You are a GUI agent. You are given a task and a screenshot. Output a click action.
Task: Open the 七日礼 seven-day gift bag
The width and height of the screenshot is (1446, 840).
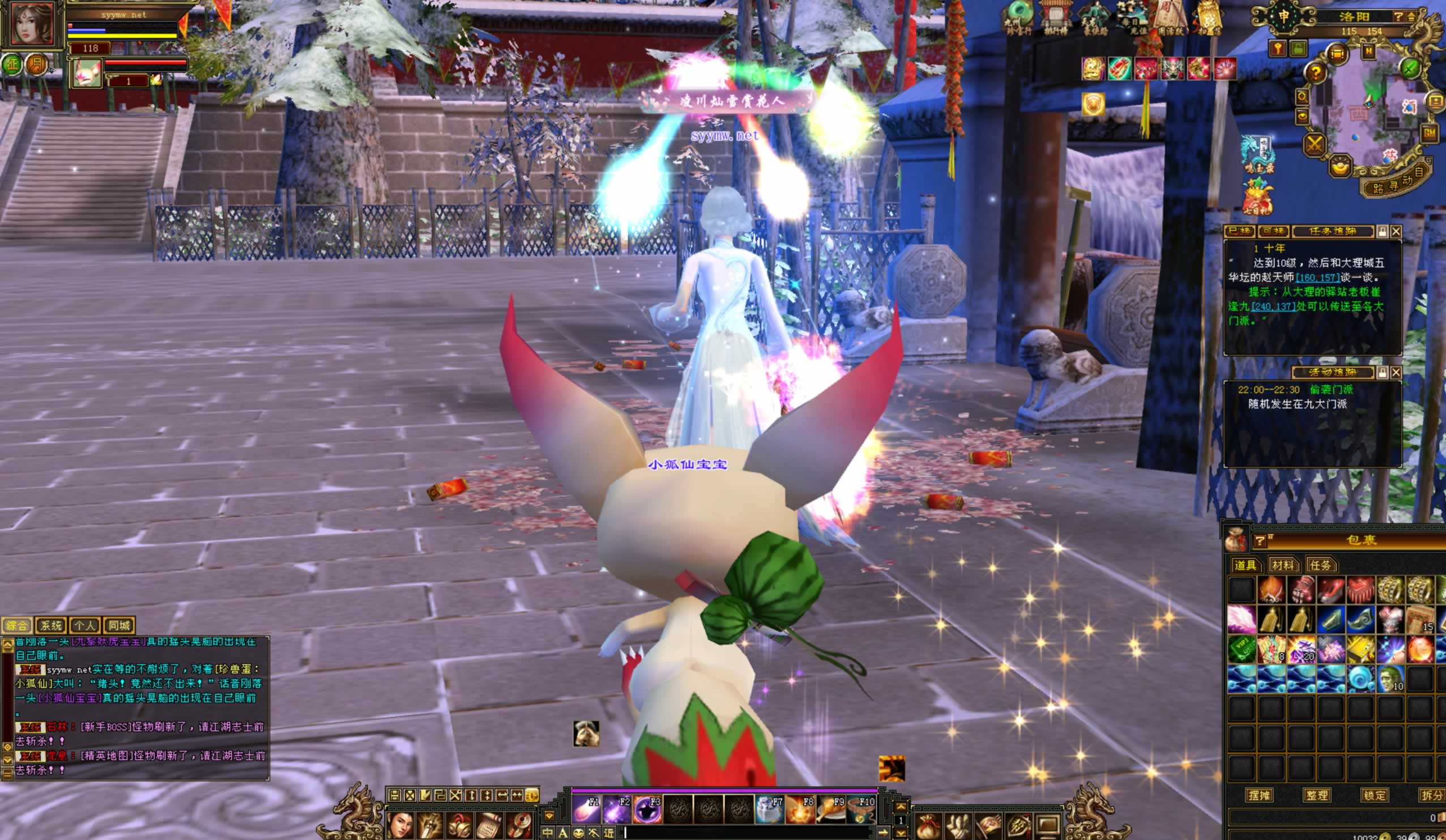(1258, 196)
